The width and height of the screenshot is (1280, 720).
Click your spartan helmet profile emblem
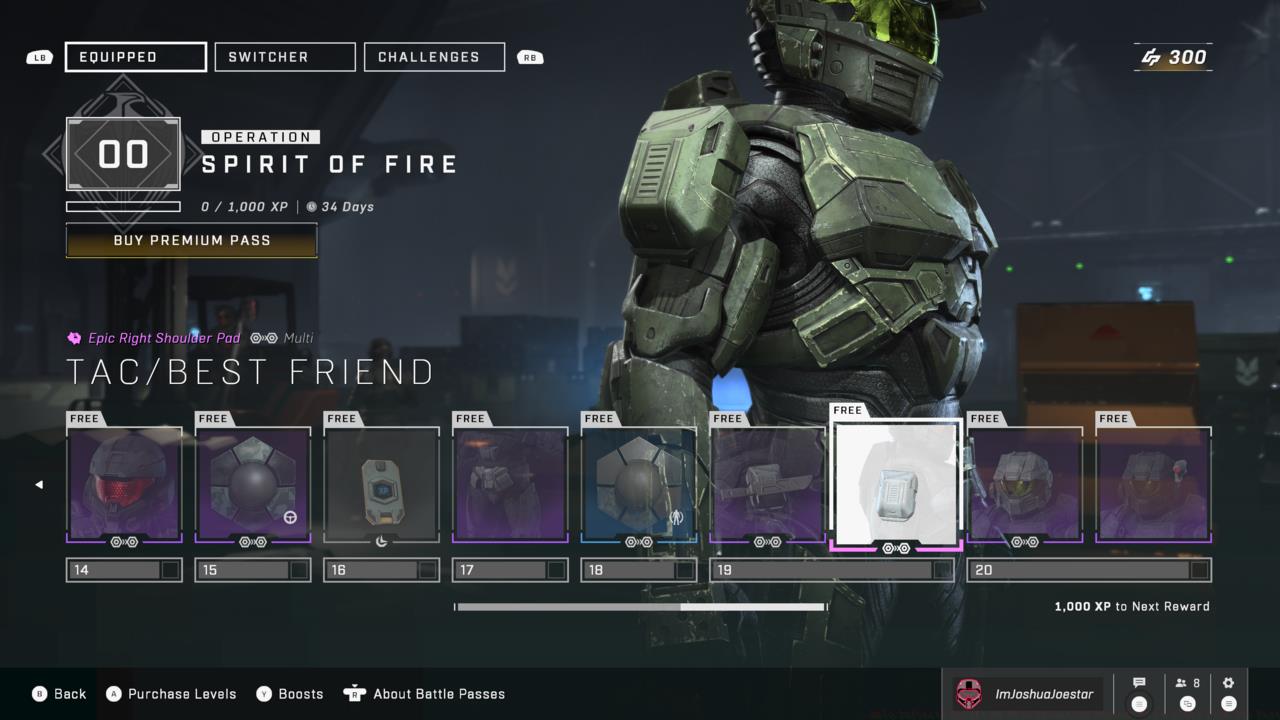pos(968,692)
